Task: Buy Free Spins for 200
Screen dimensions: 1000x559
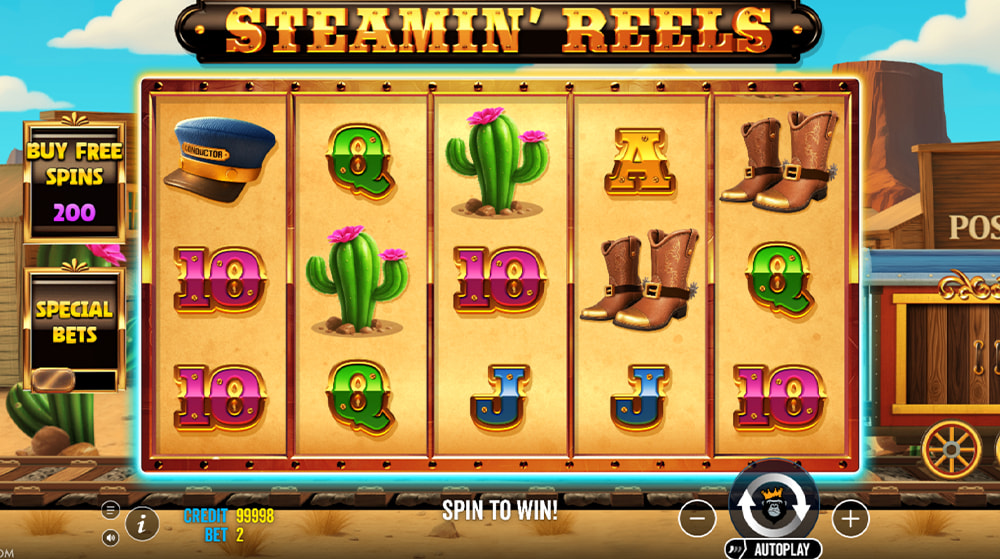Action: click(x=75, y=181)
